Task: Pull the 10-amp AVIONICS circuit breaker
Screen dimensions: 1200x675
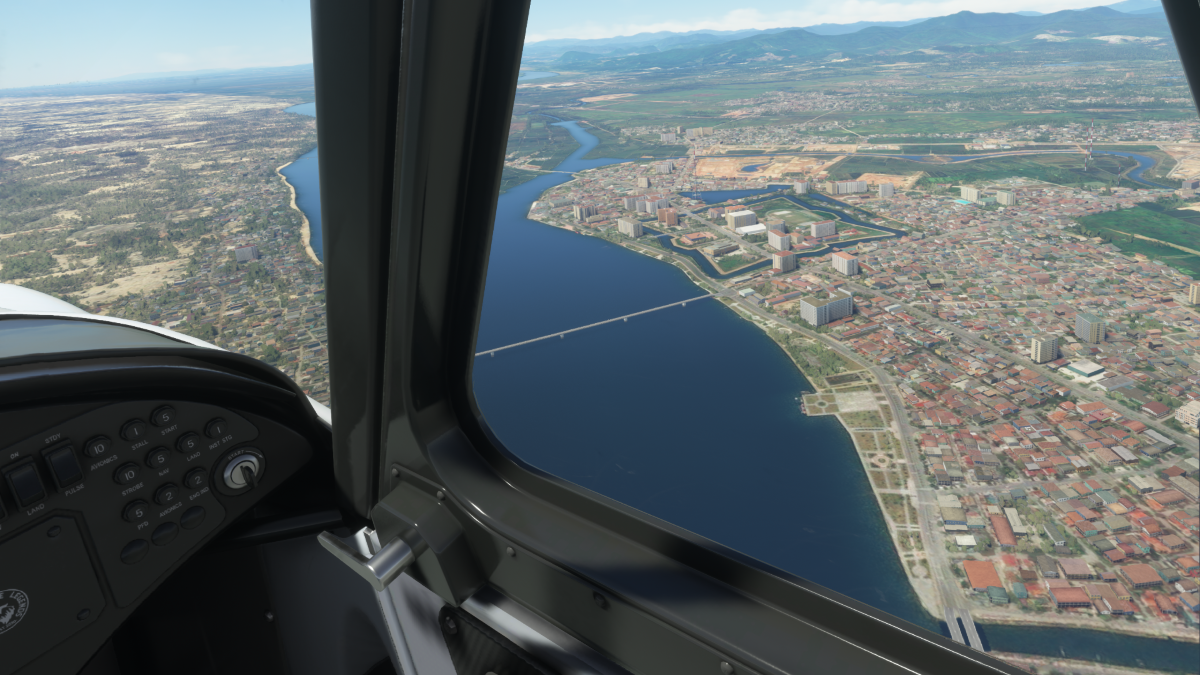Action: (98, 447)
